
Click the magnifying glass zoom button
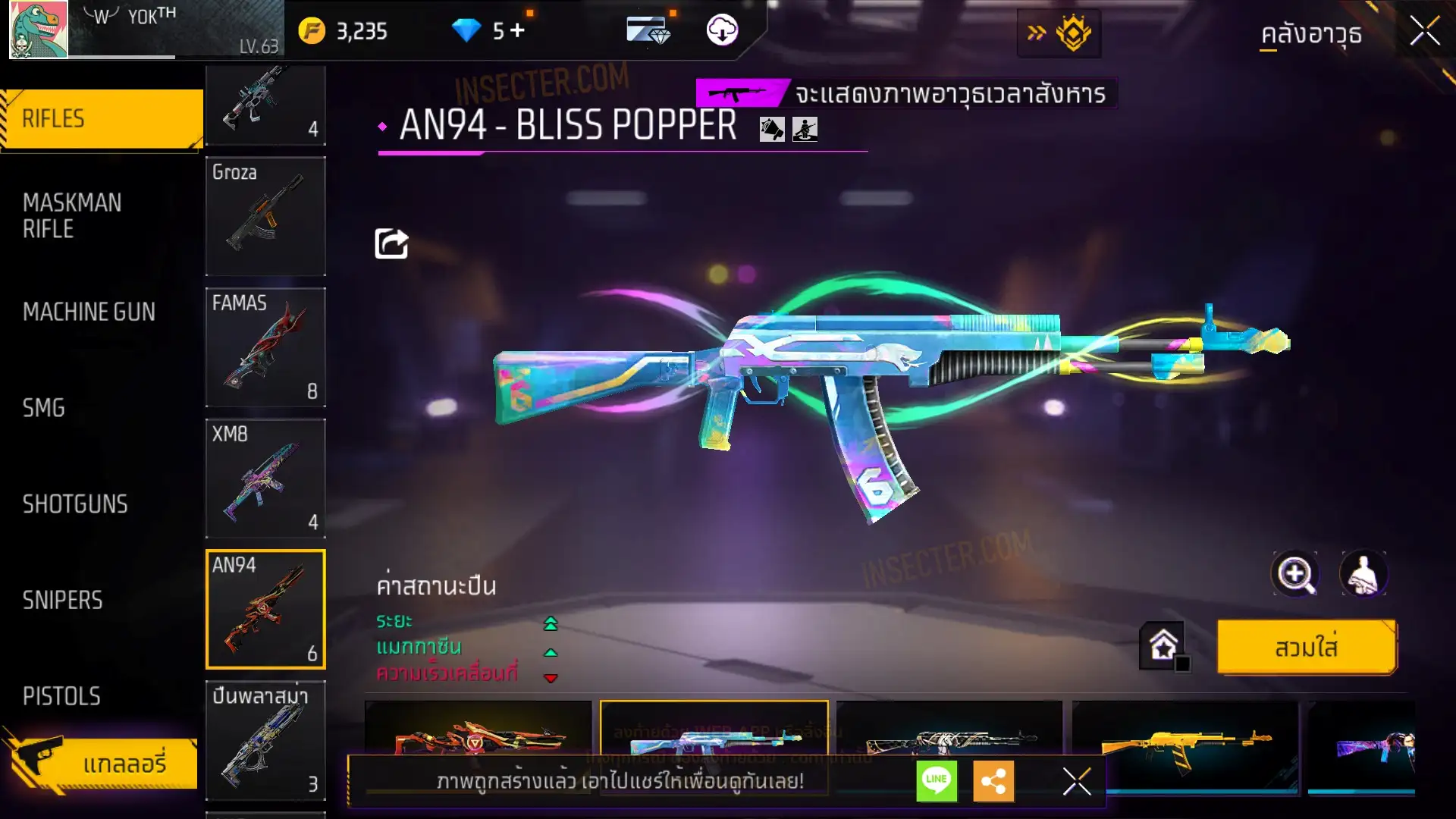(1295, 574)
